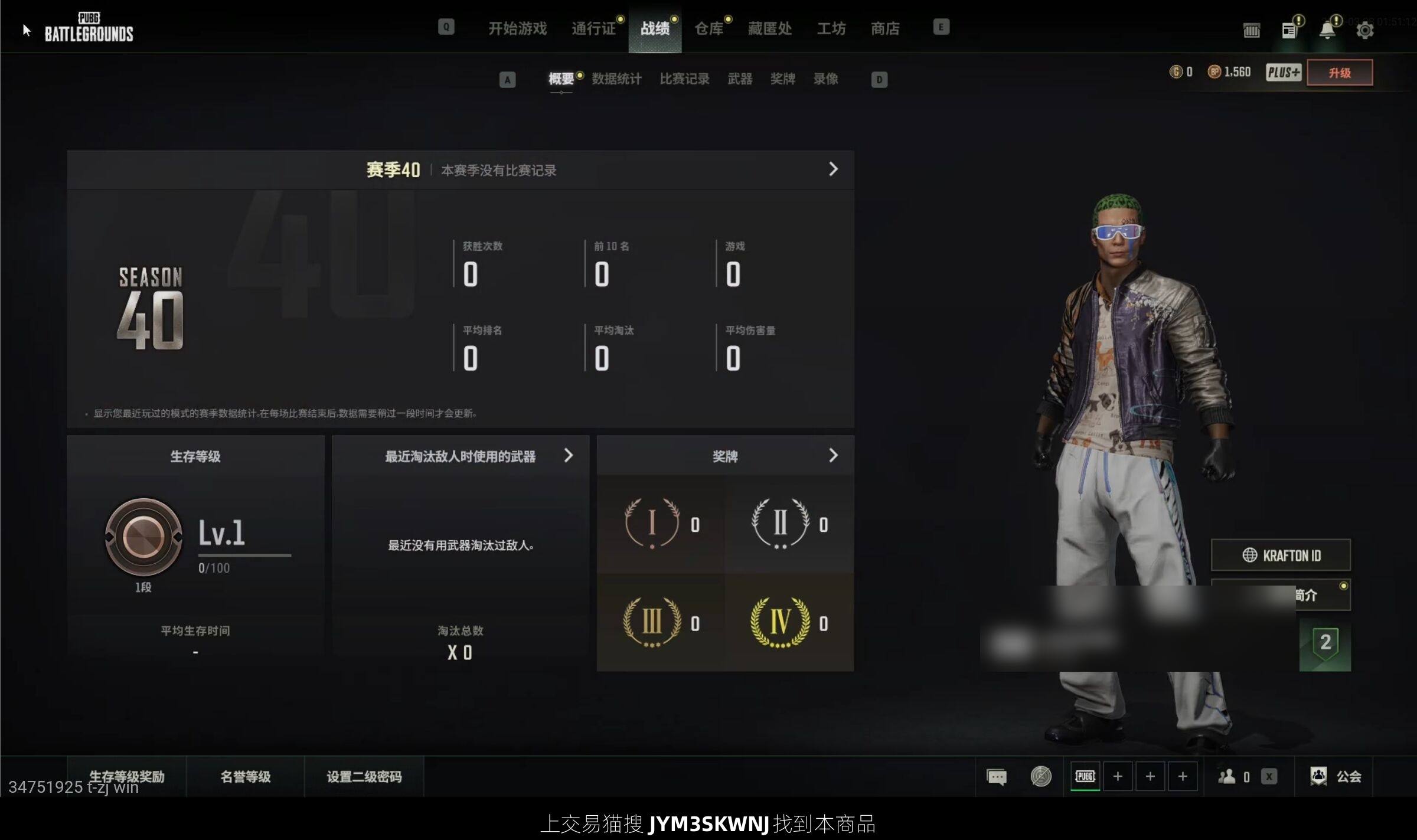Go to the 藏匿处 tab
This screenshot has height=840, width=1417.
coord(769,28)
